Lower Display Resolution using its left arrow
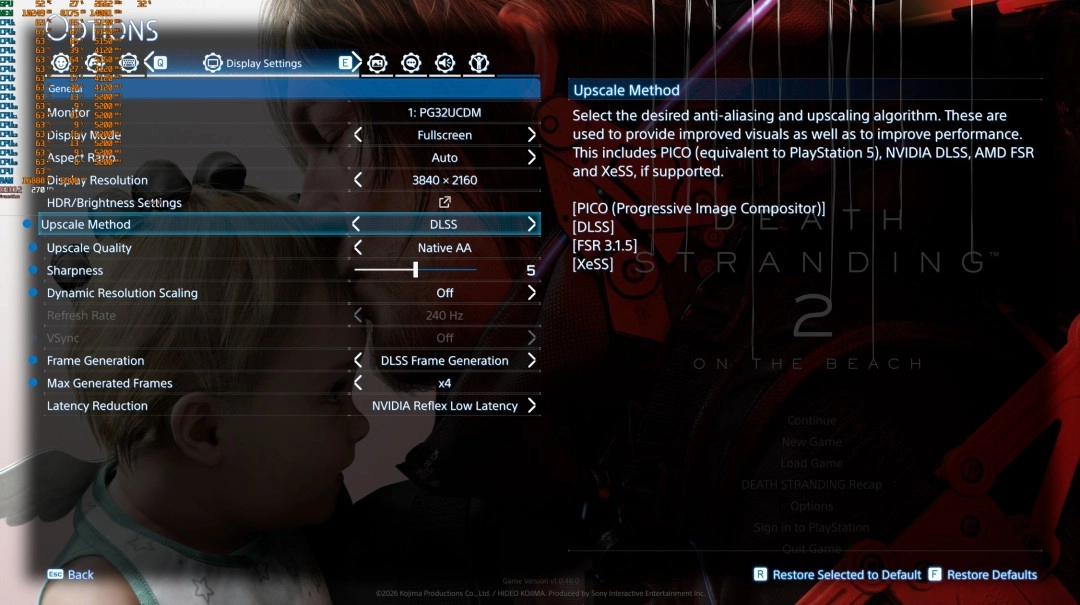Image resolution: width=1080 pixels, height=605 pixels. pos(358,180)
